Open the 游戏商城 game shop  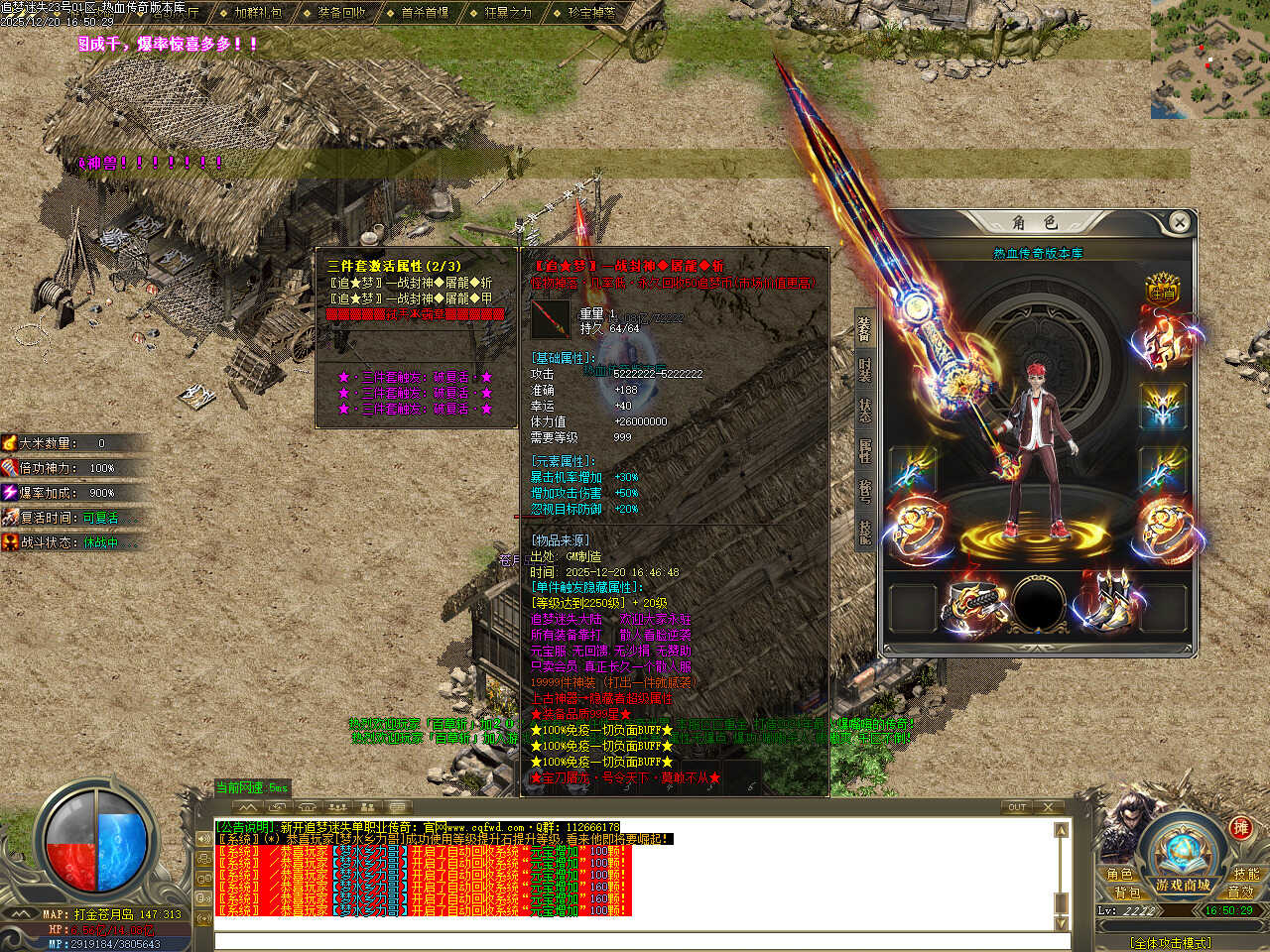click(1183, 885)
